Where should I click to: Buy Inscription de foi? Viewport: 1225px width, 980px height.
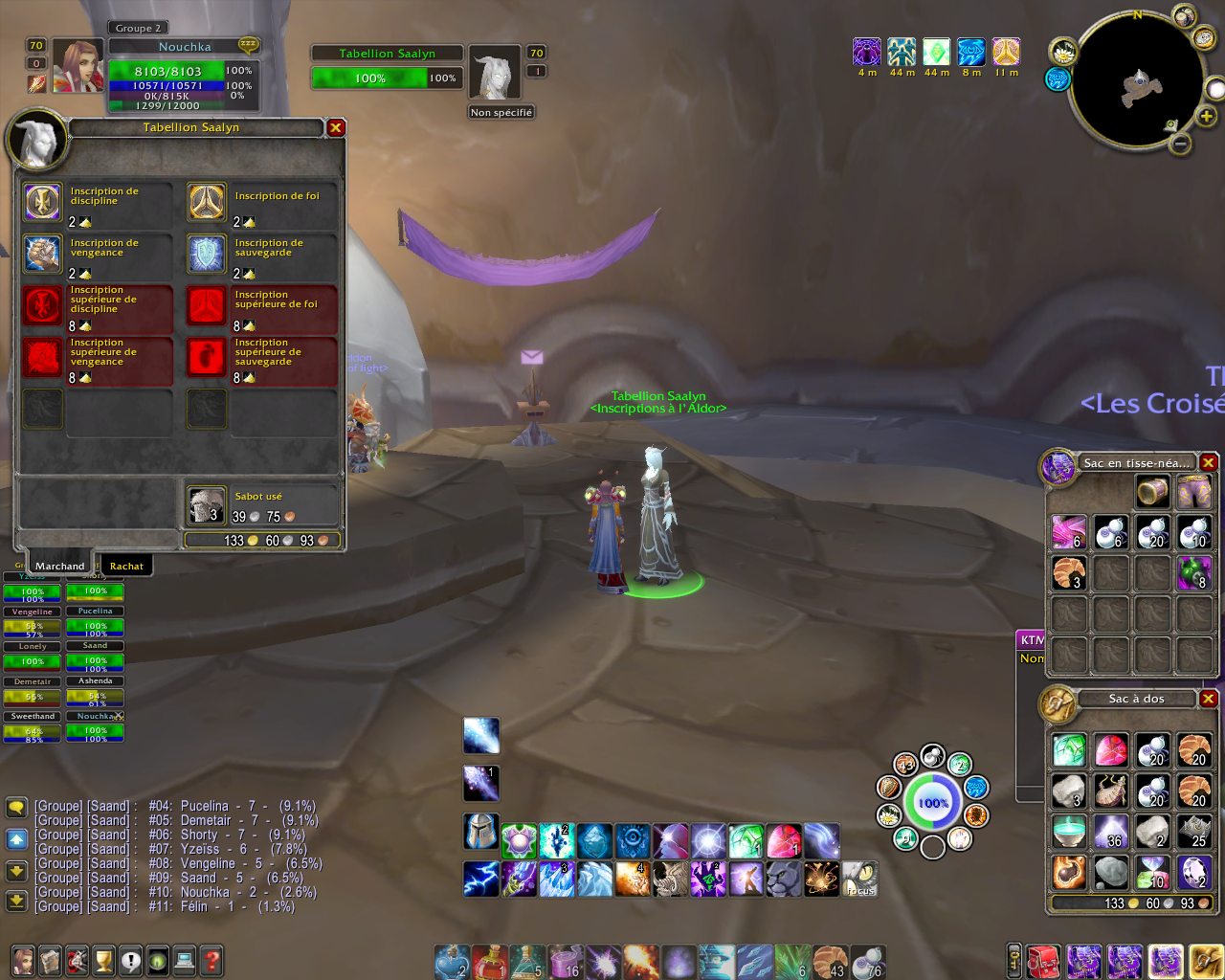[x=207, y=202]
